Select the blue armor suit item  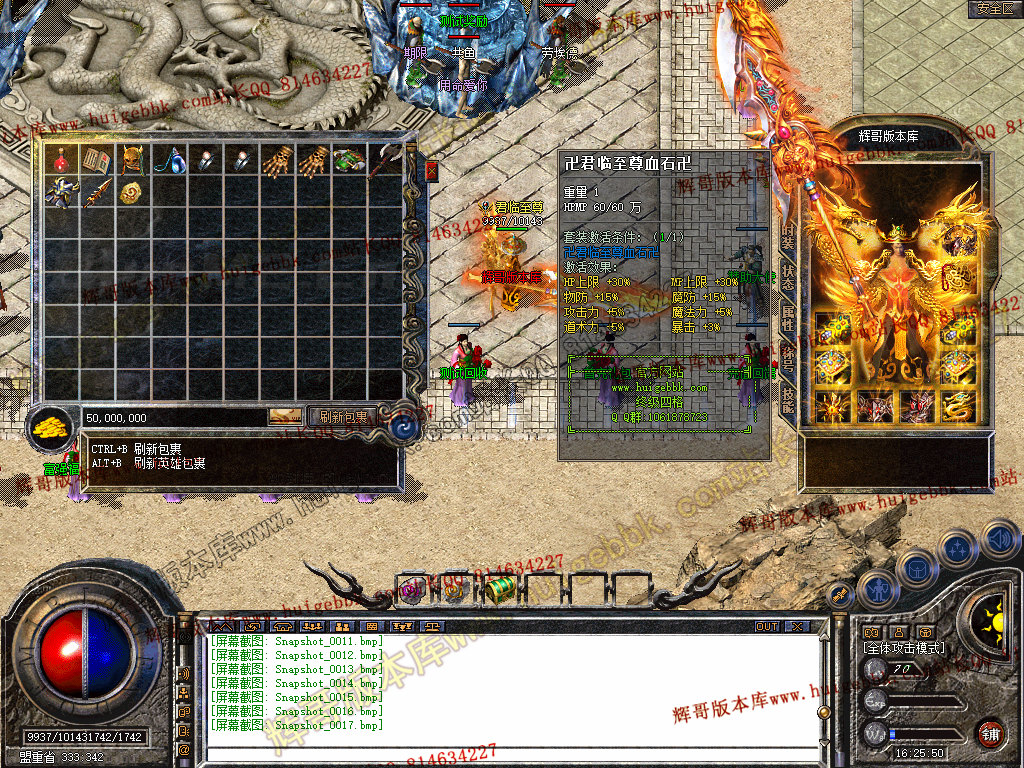(x=62, y=194)
